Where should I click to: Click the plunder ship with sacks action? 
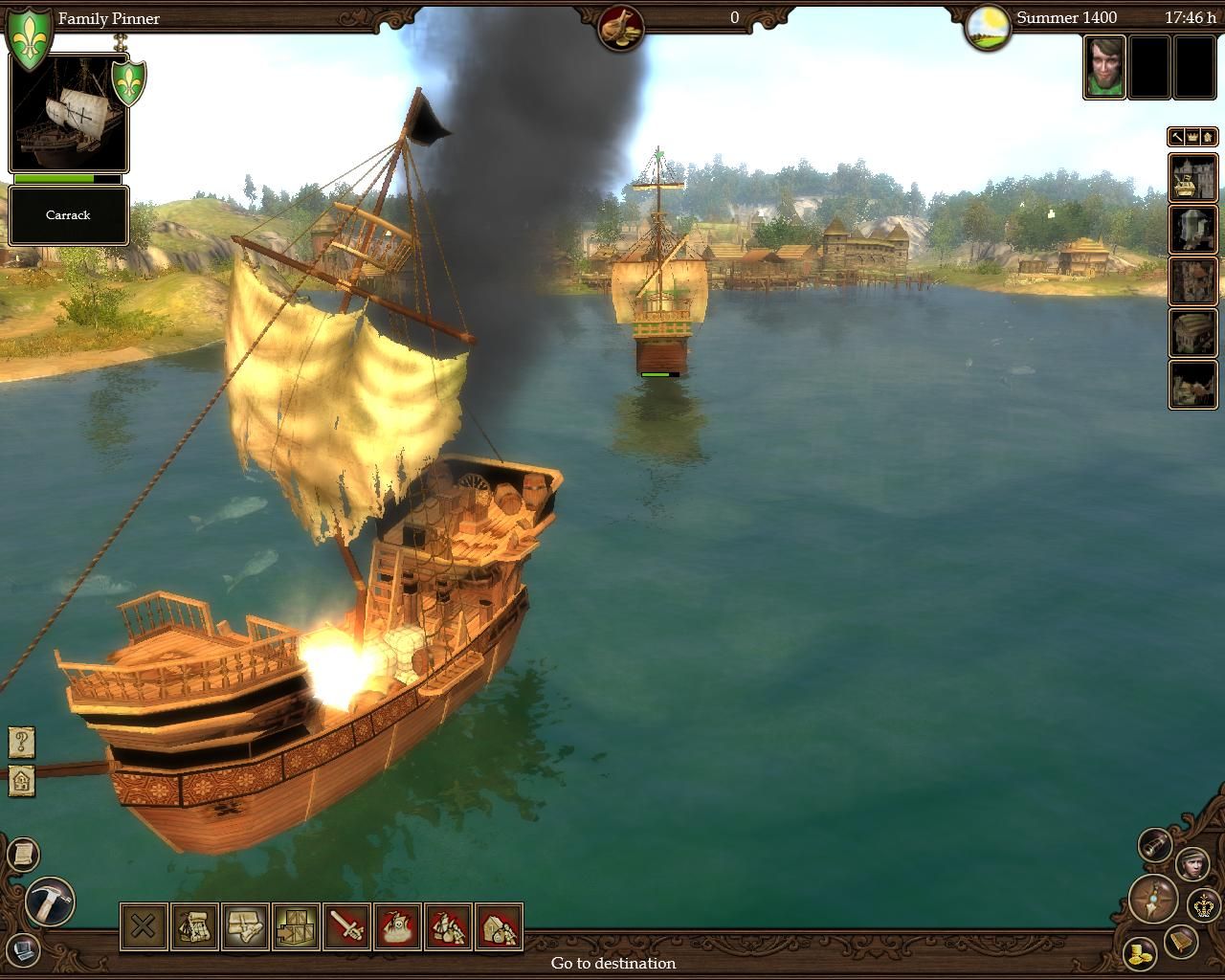[x=448, y=926]
